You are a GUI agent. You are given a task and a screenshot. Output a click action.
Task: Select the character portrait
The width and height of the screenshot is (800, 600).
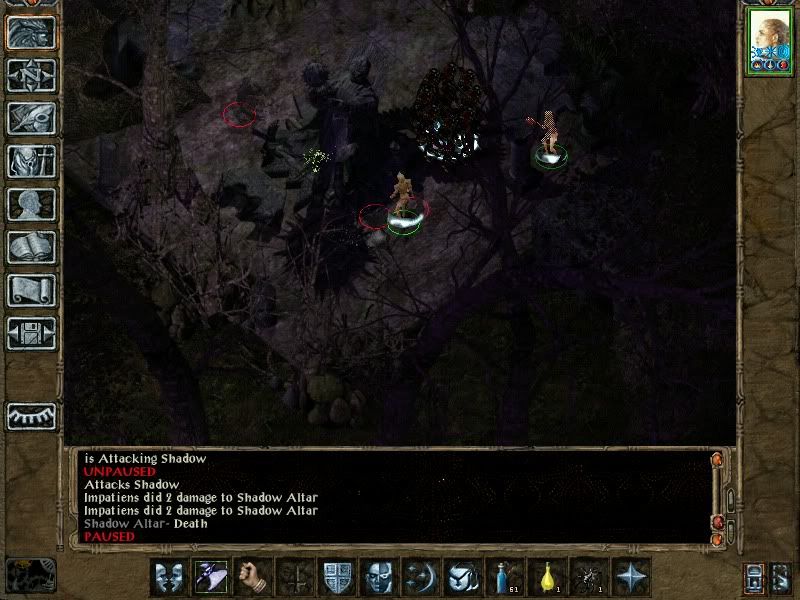[767, 42]
